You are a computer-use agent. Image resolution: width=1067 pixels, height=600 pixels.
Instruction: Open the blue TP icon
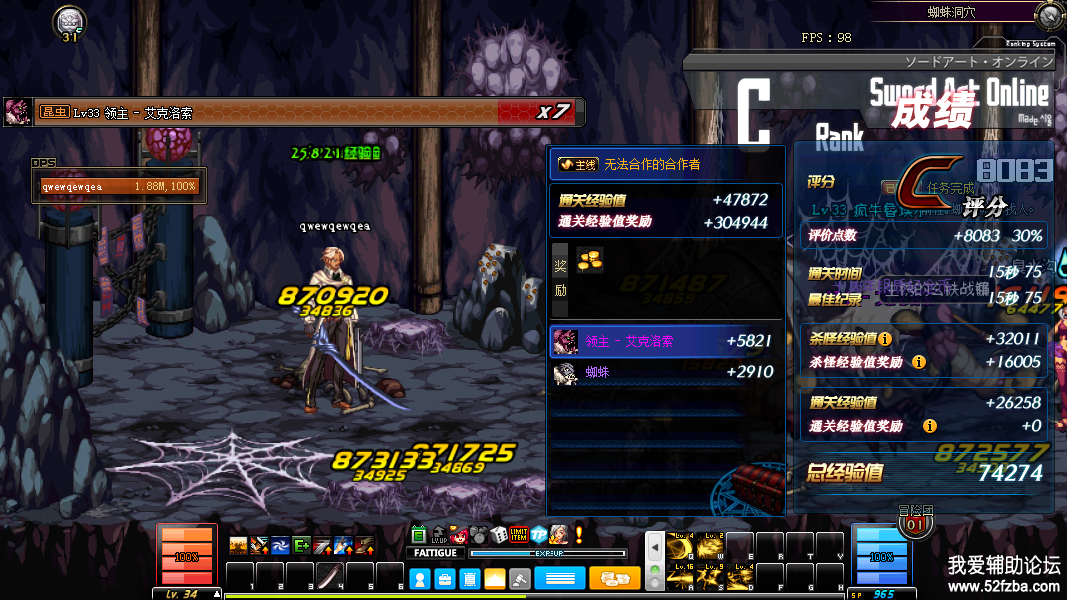pyautogui.click(x=539, y=535)
